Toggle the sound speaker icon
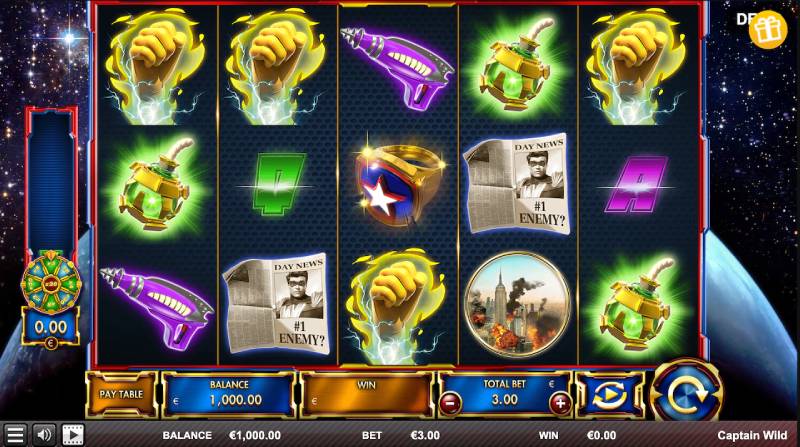Image resolution: width=800 pixels, height=447 pixels. (43, 435)
